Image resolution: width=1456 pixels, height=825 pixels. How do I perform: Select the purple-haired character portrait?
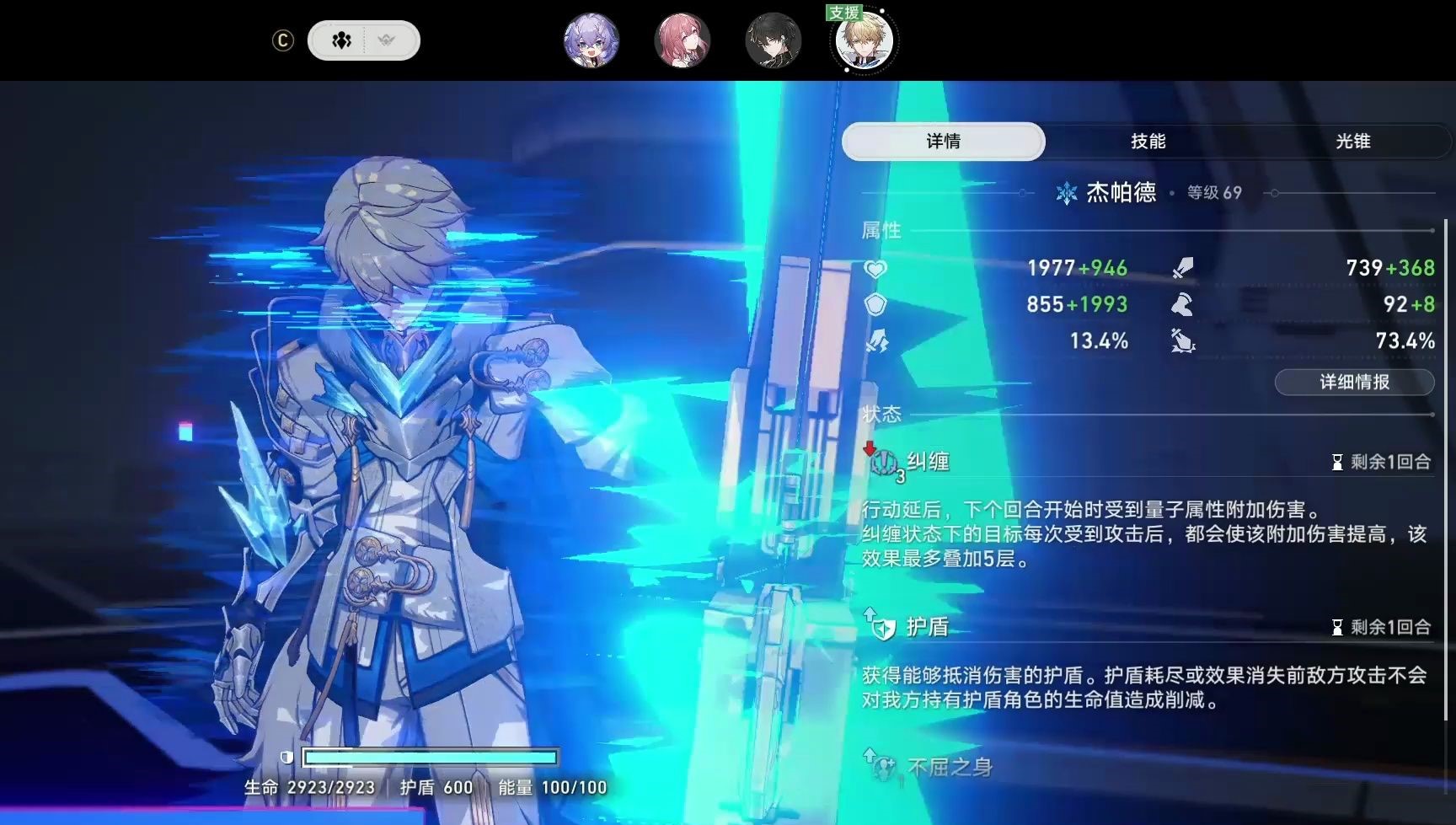591,40
